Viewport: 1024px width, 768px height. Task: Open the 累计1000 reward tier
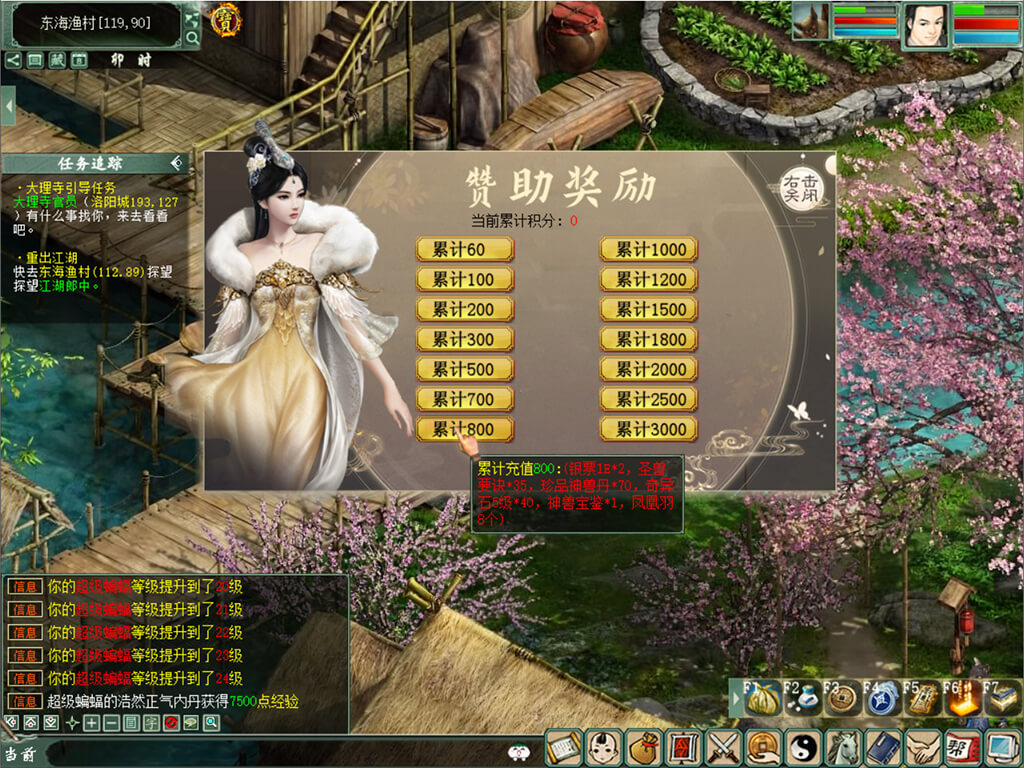click(649, 250)
